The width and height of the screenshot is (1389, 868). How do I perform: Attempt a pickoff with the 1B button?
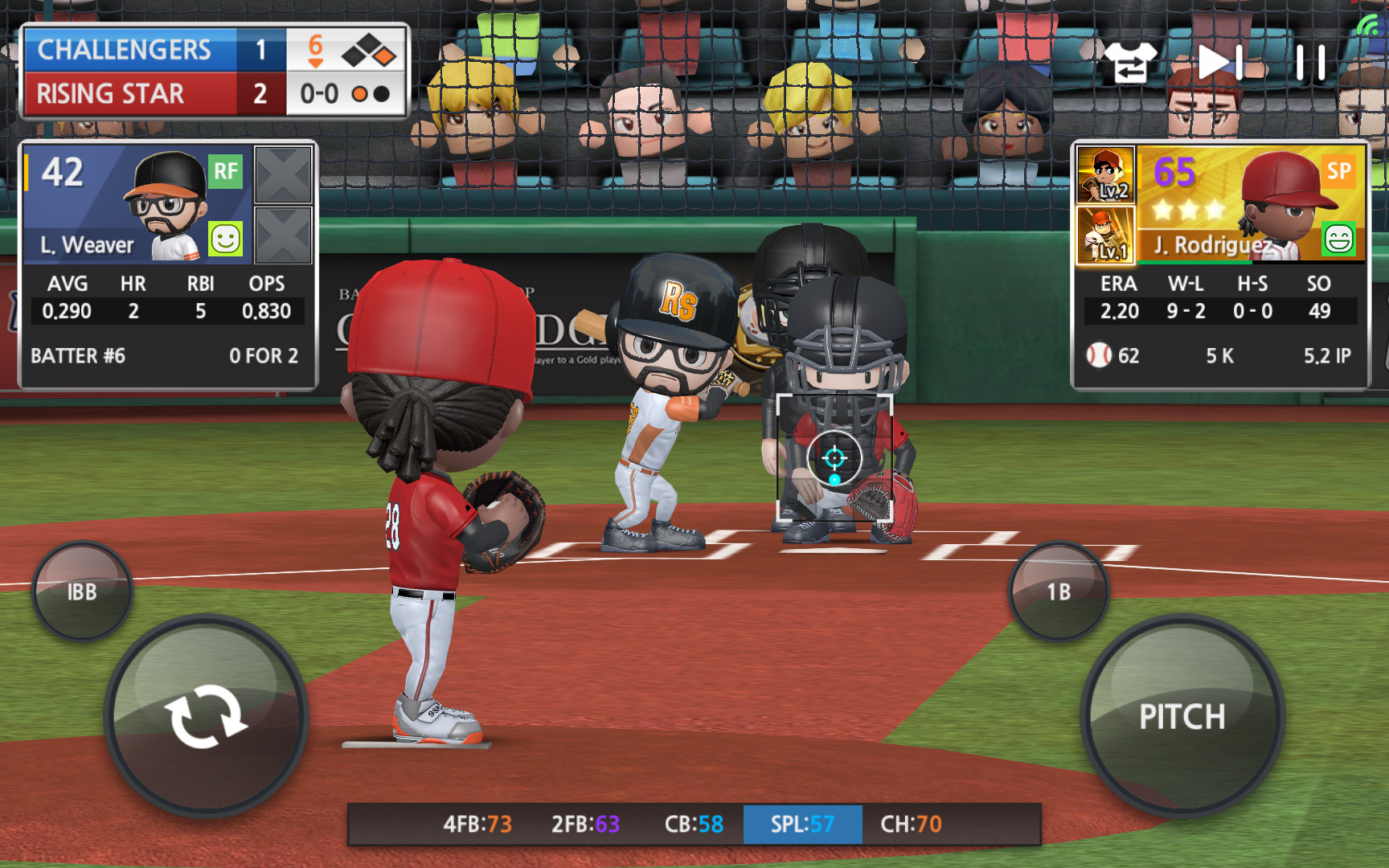click(x=1059, y=592)
